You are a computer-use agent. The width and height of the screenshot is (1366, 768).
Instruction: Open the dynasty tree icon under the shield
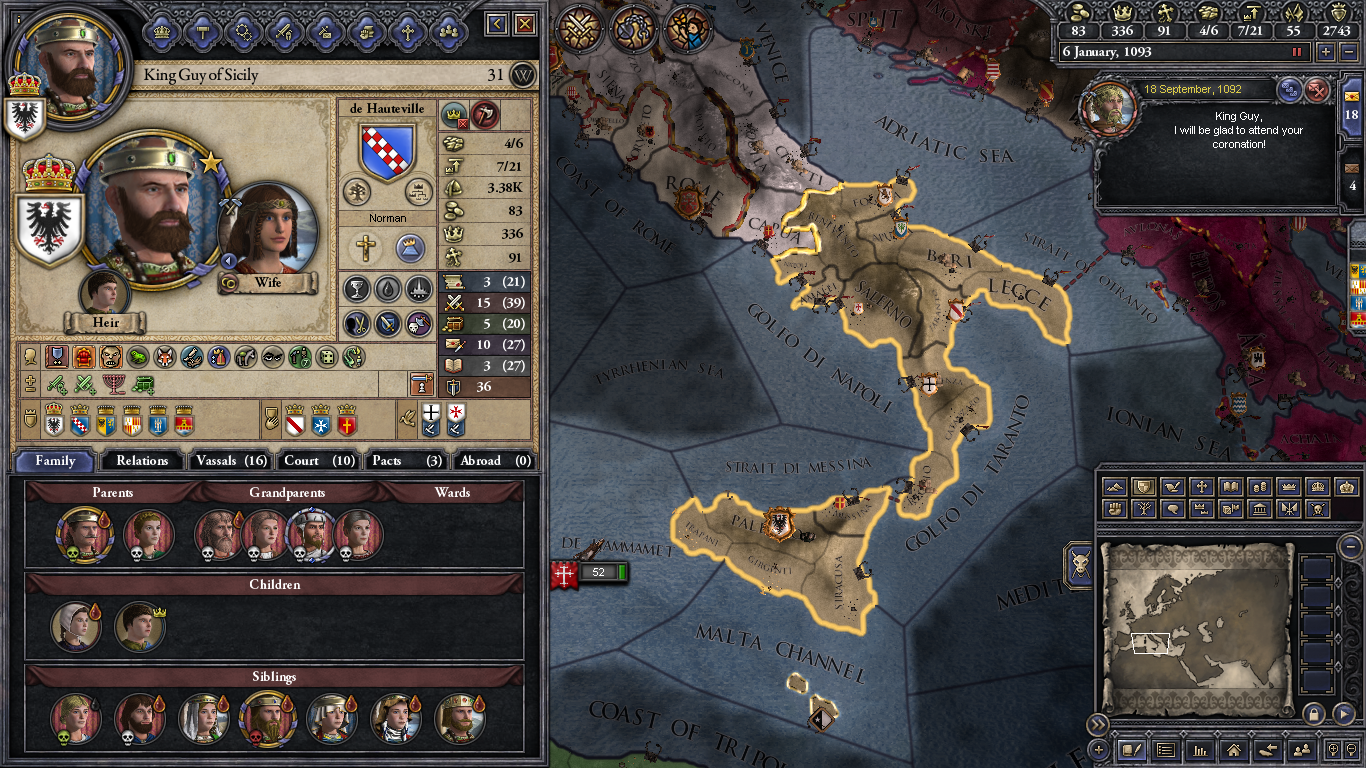pyautogui.click(x=356, y=191)
